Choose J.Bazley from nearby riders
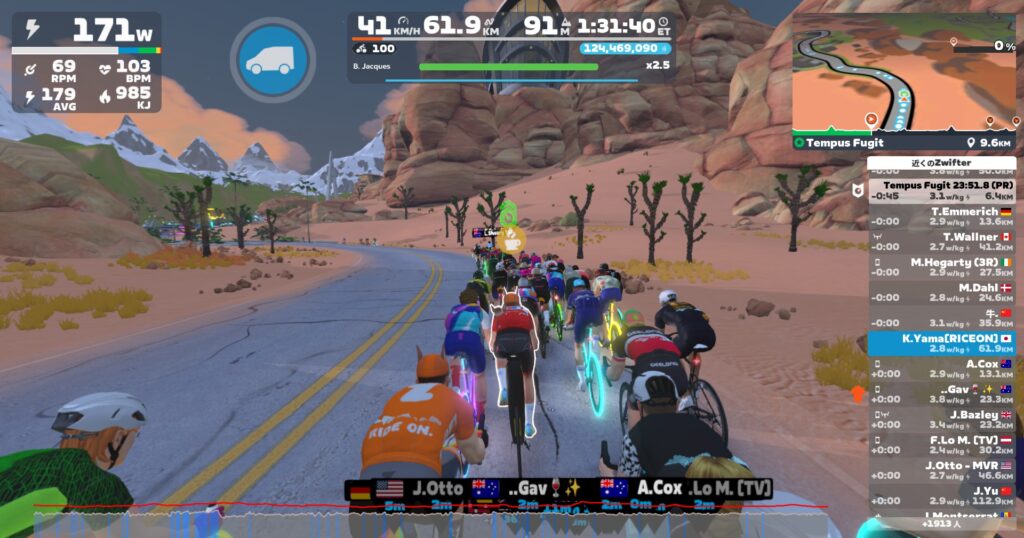This screenshot has width=1024, height=538. pyautogui.click(x=941, y=419)
